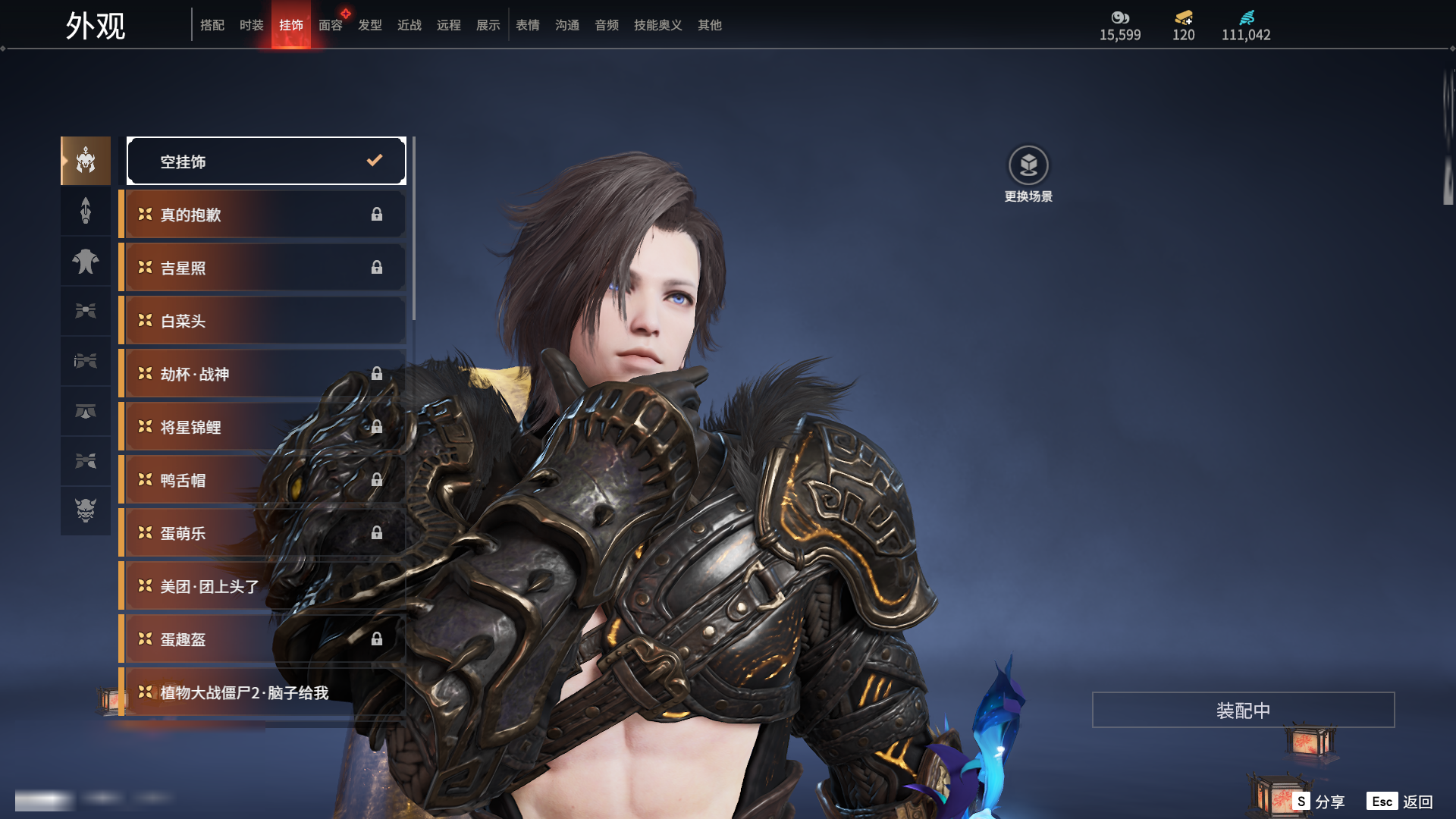Choose the 劫杯·战神 accessory
This screenshot has height=819, width=1456.
[x=262, y=374]
